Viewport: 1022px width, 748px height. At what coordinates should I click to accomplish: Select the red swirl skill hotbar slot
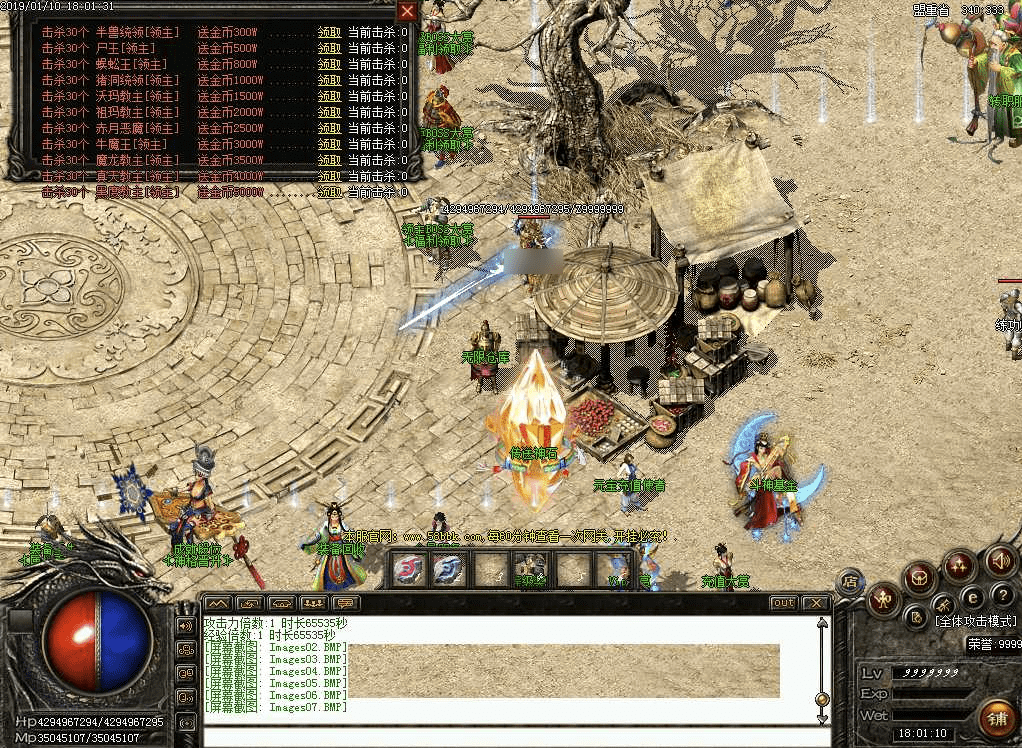click(x=406, y=569)
